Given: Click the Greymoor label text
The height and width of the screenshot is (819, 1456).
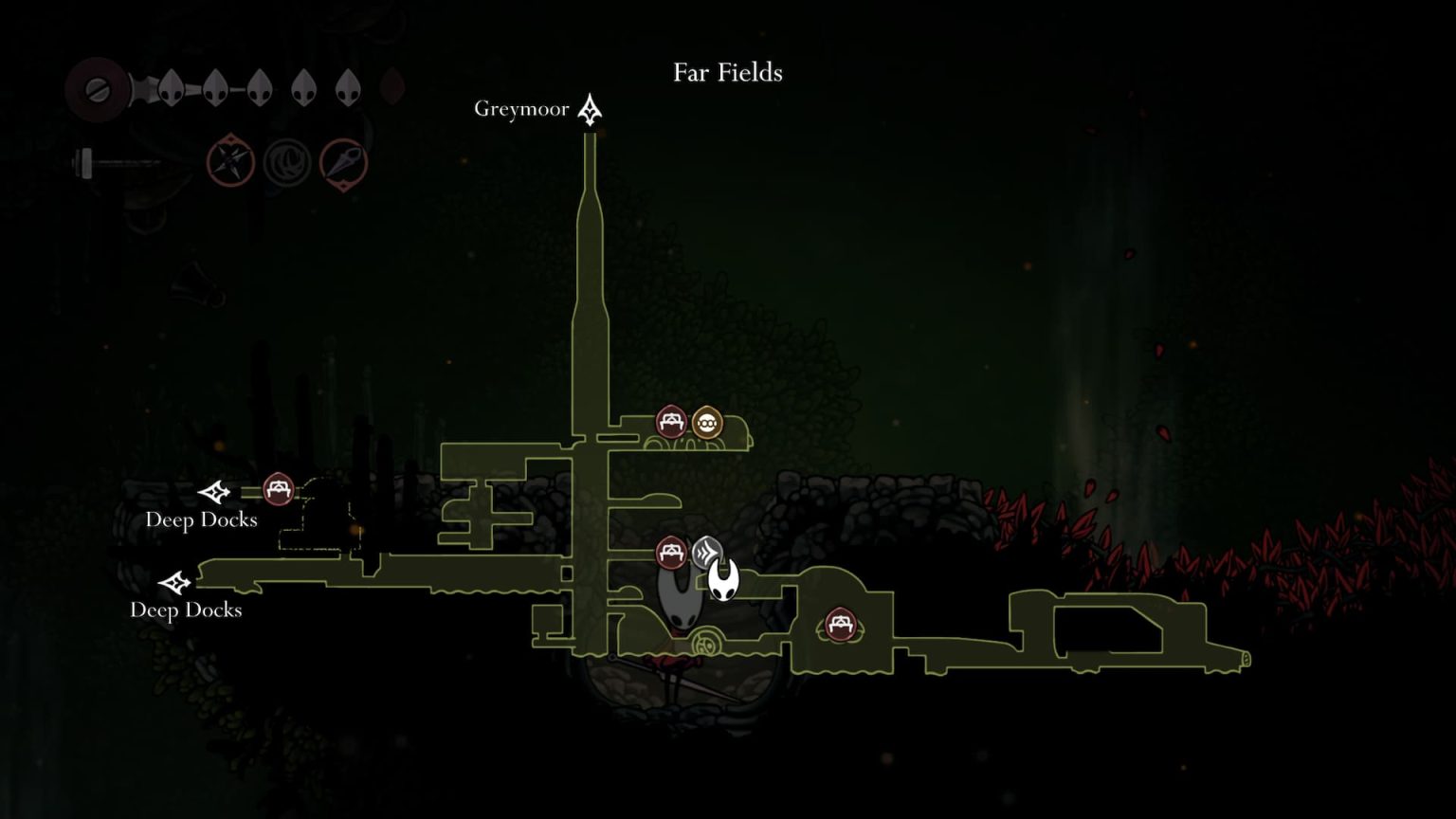Looking at the screenshot, I should [521, 109].
